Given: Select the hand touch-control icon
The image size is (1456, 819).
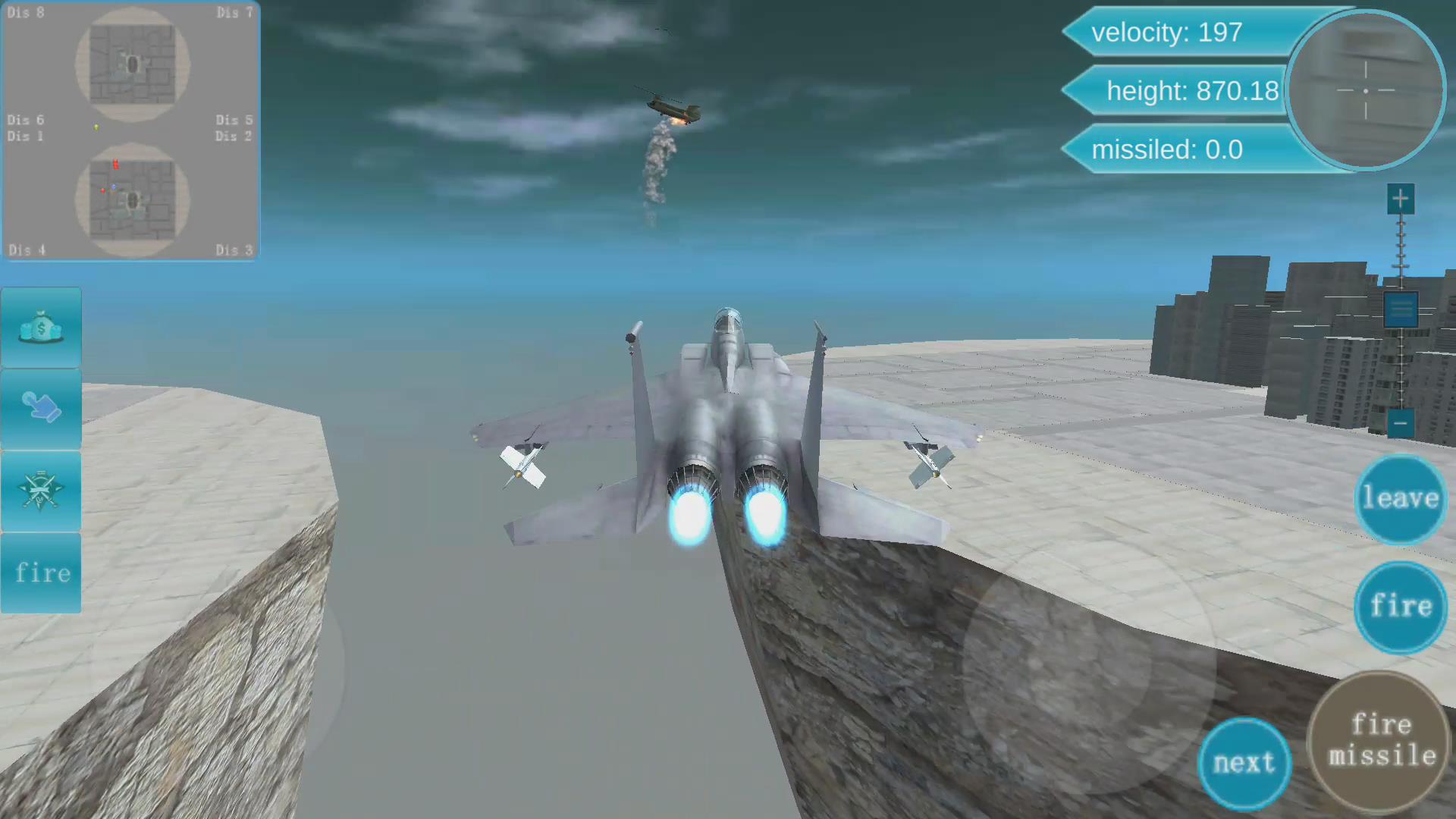Looking at the screenshot, I should pyautogui.click(x=40, y=409).
